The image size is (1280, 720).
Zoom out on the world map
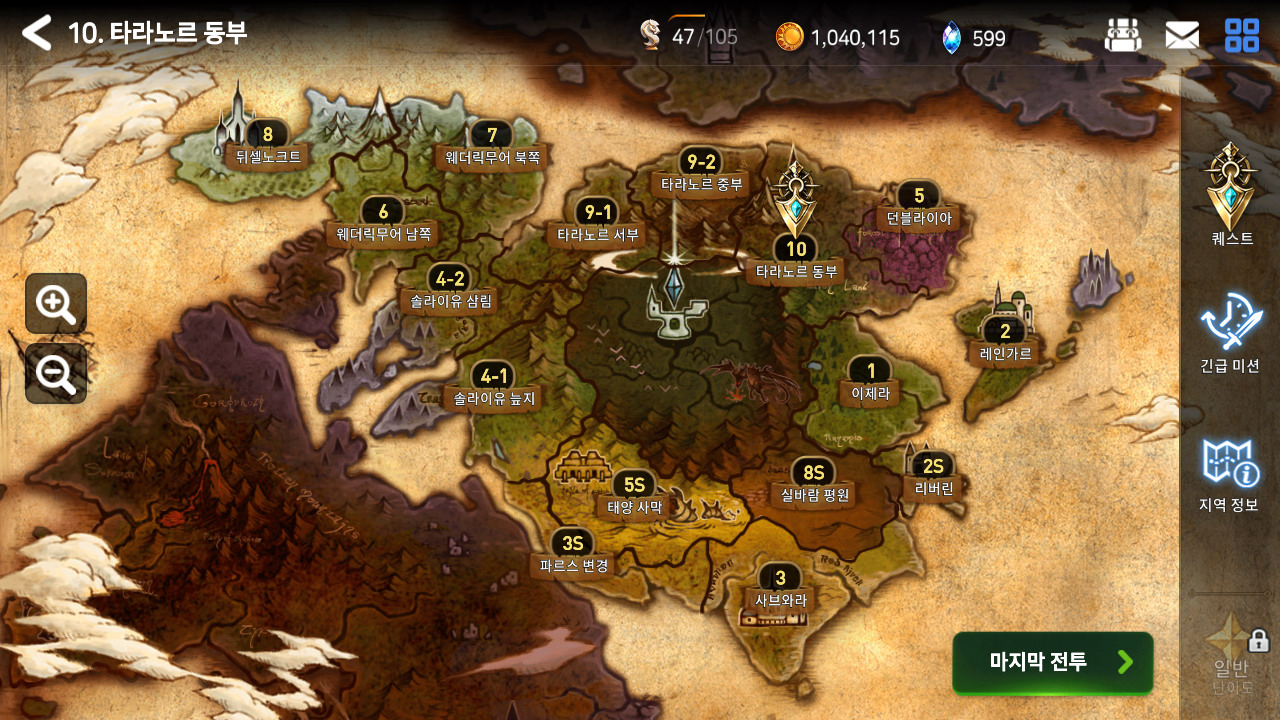56,373
